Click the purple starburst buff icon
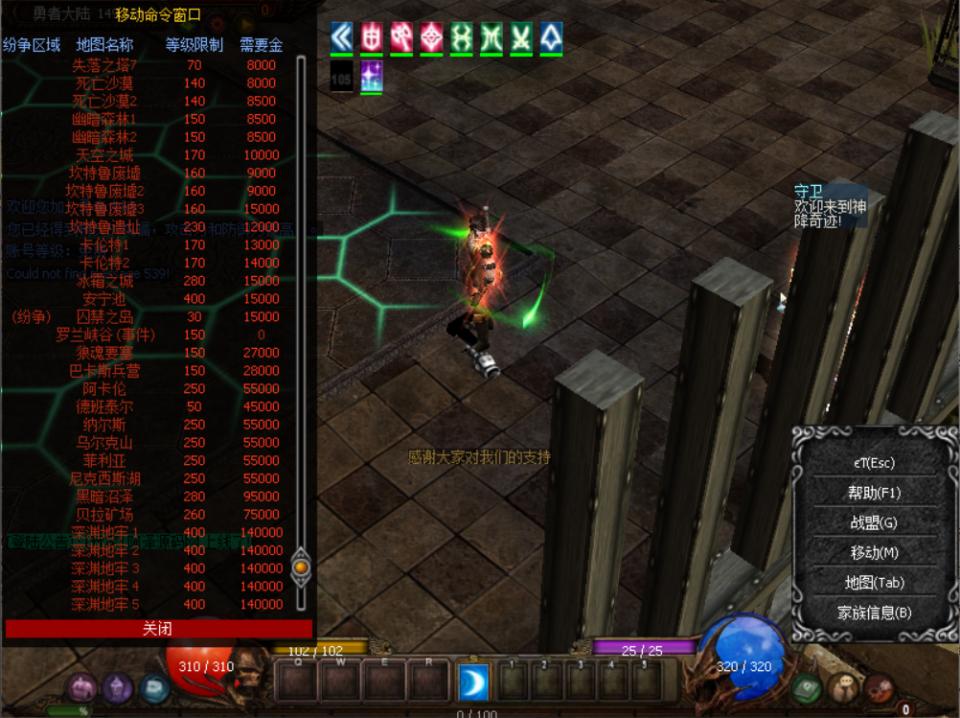Image resolution: width=960 pixels, height=718 pixels. 371,76
